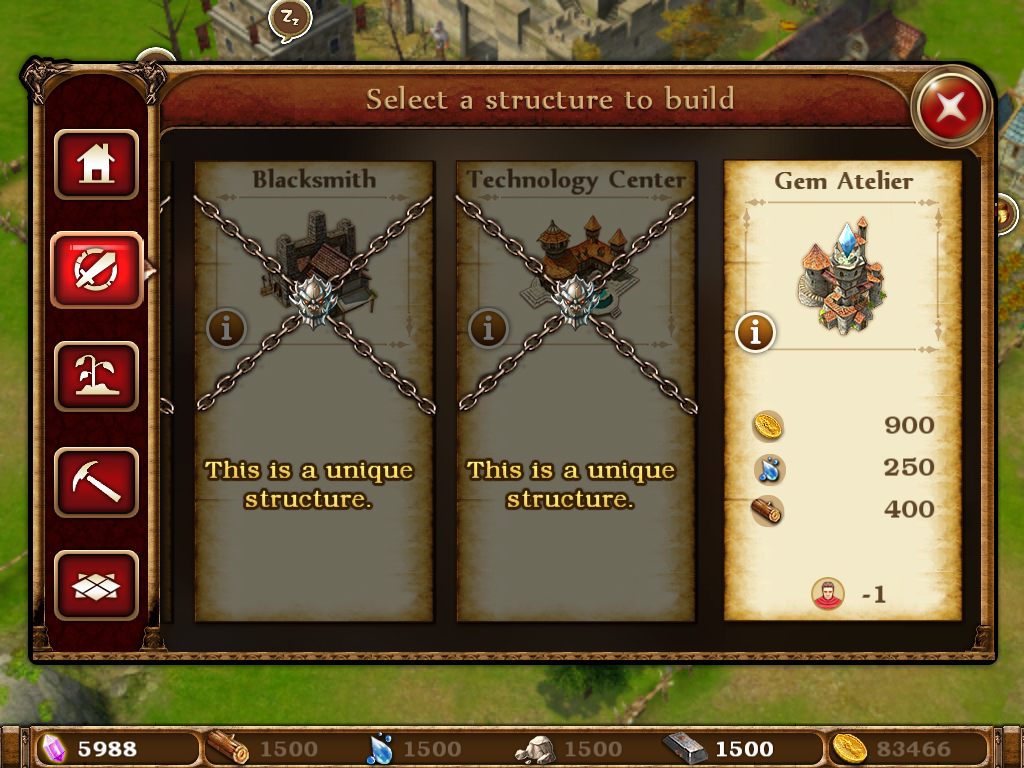Open the palm tree island category tab

point(96,376)
